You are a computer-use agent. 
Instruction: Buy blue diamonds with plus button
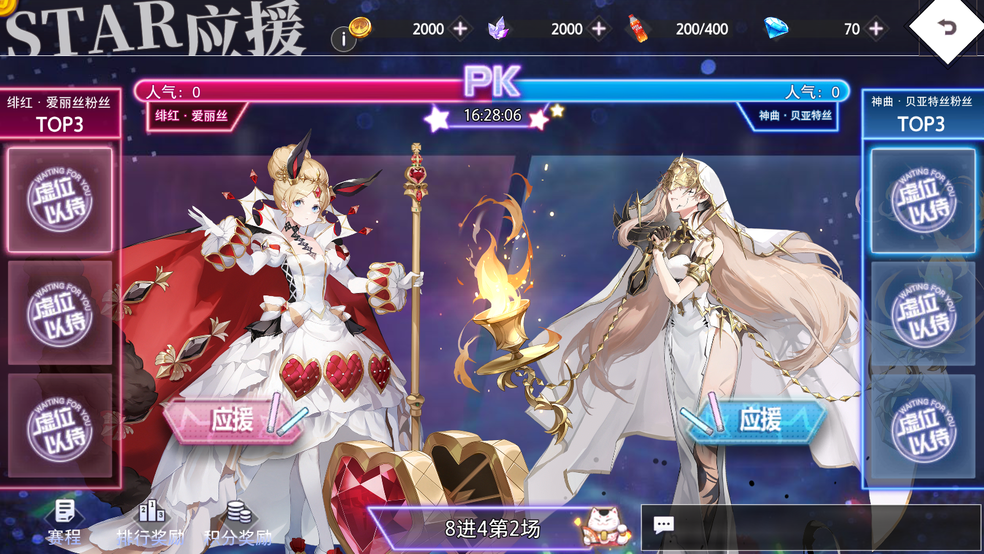(876, 29)
